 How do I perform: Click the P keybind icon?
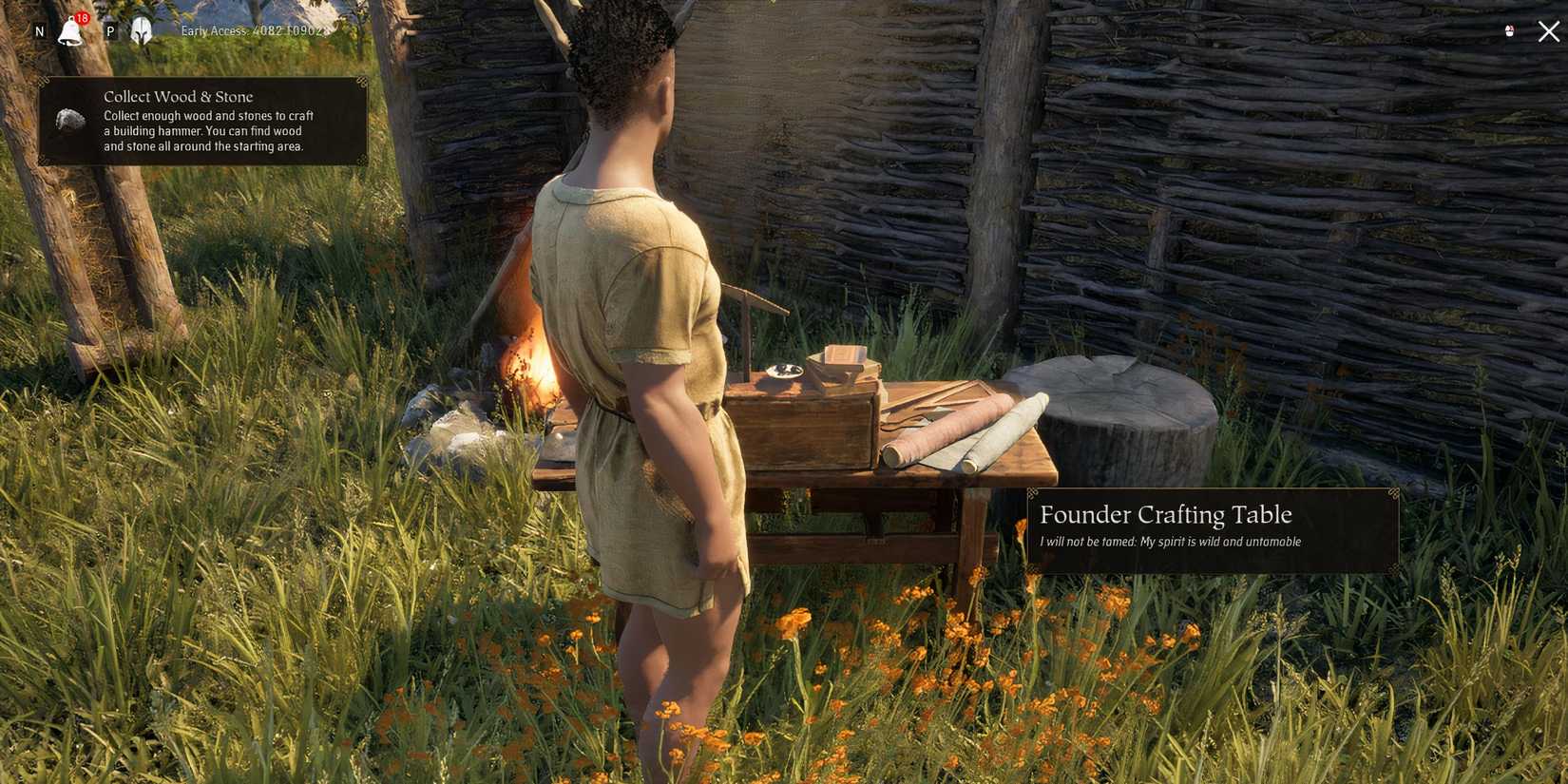point(110,29)
